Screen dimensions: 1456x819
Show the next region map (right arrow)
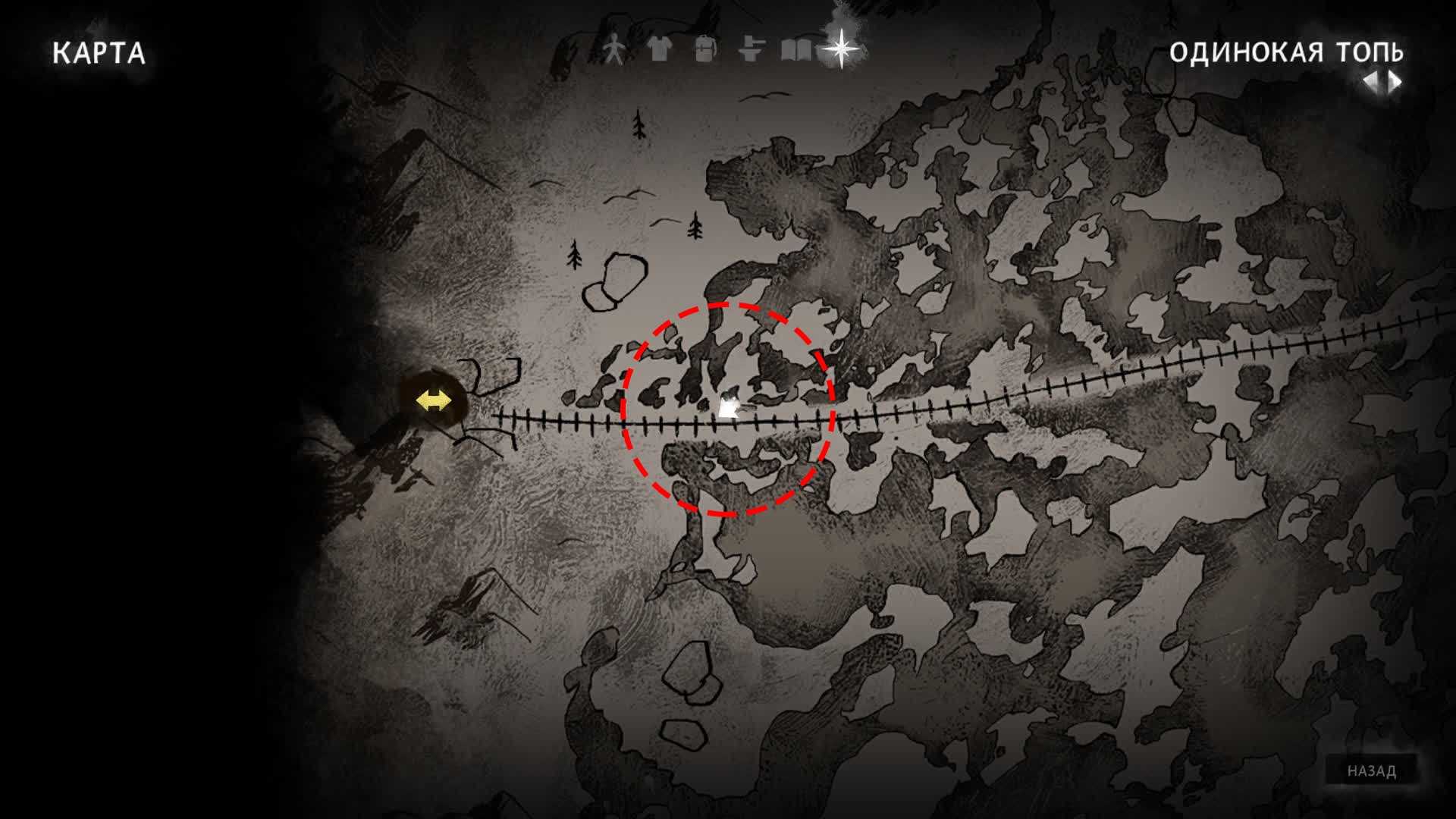1395,81
